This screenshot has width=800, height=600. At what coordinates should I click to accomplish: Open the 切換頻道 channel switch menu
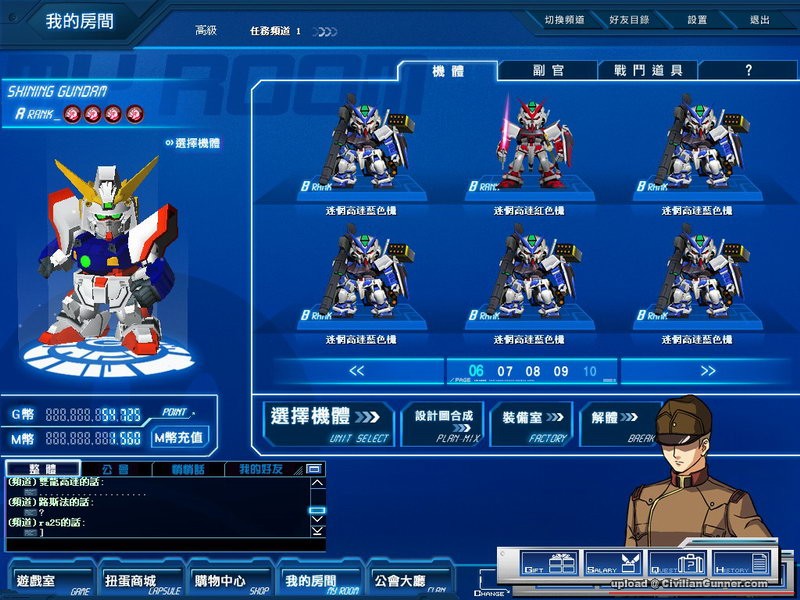565,20
